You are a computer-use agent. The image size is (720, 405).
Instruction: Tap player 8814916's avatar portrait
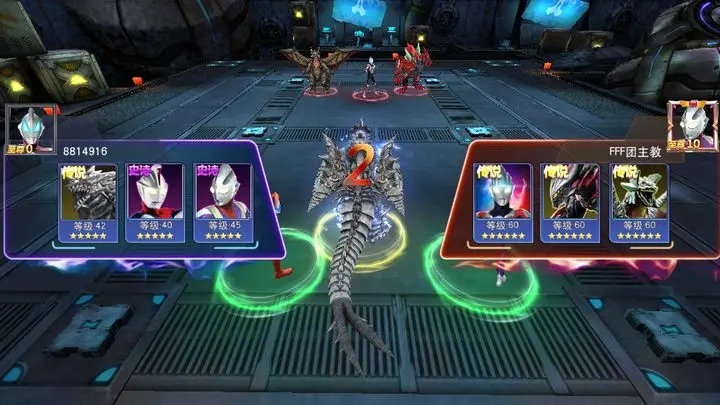26,127
